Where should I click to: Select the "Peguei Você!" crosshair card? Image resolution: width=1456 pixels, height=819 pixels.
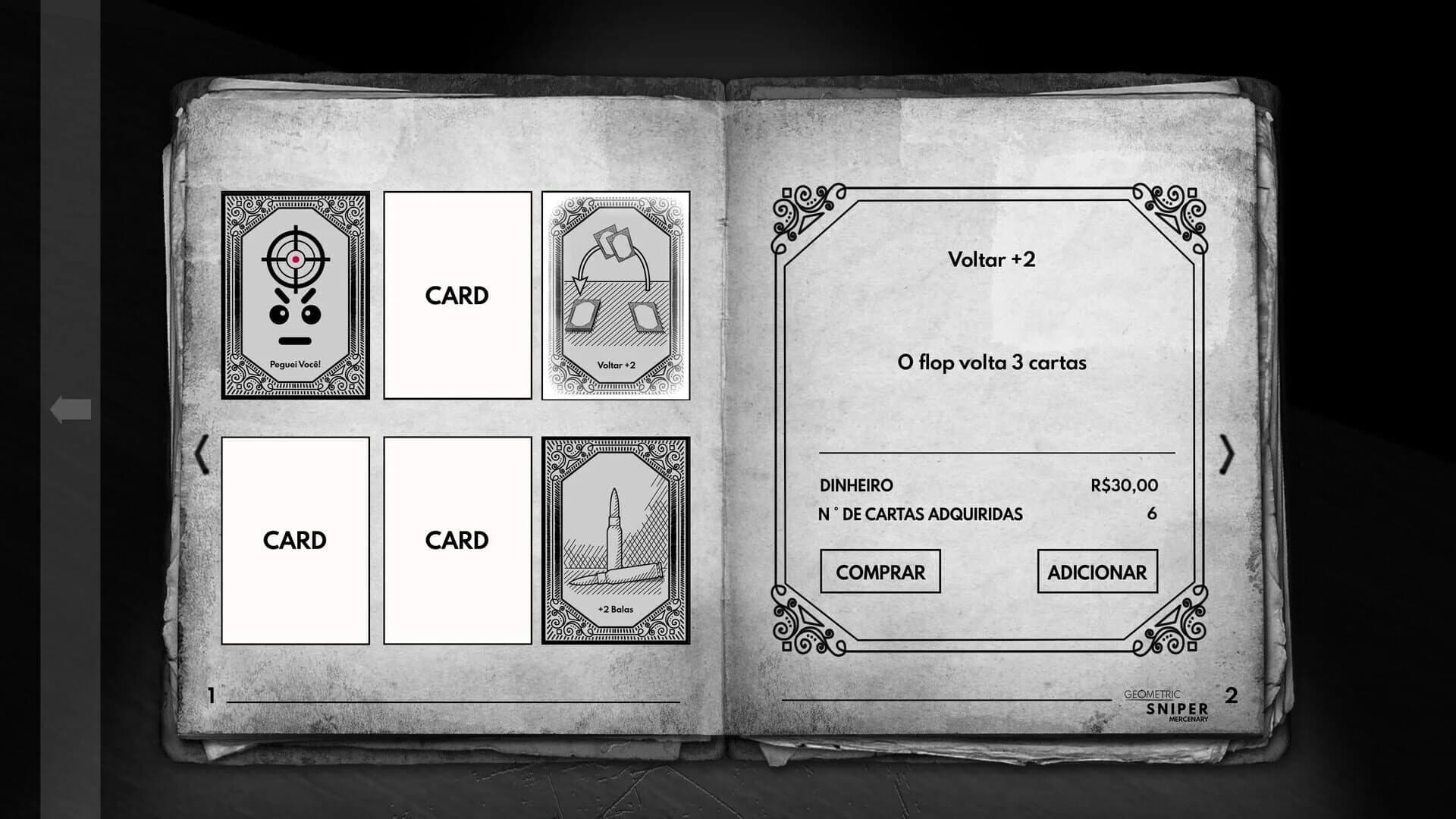point(296,296)
